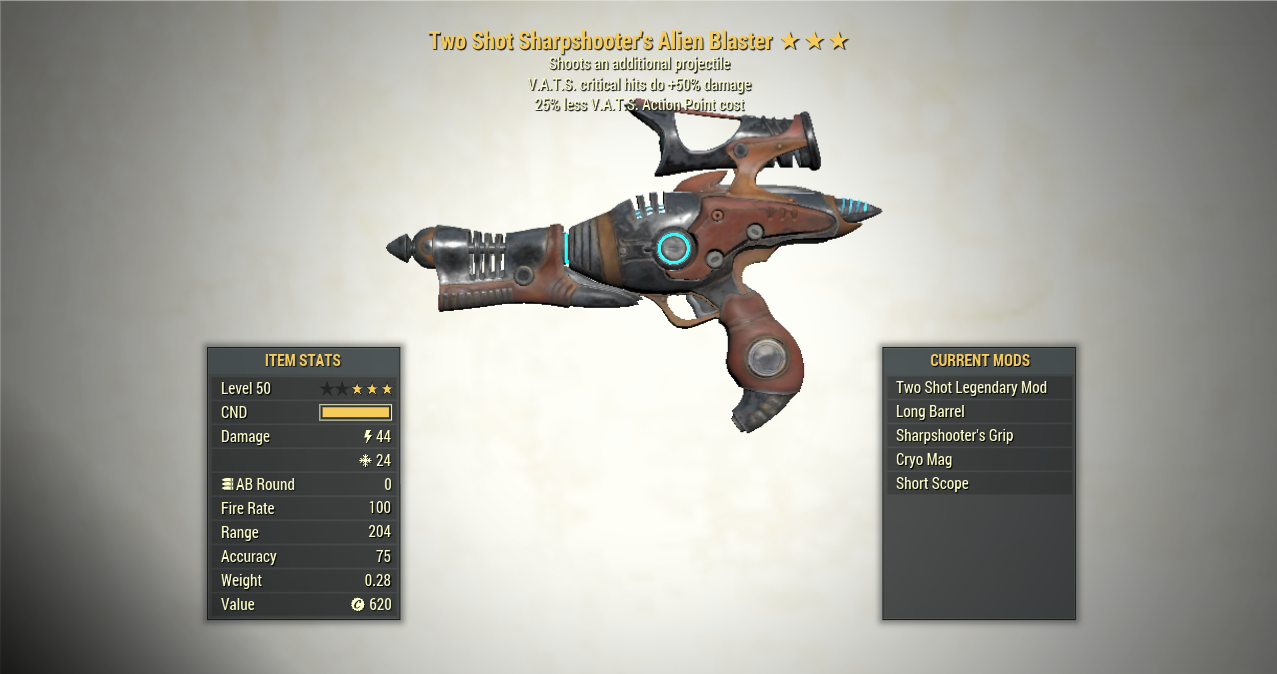Choose the Long Barrel mod row
The height and width of the screenshot is (674, 1277).
click(x=978, y=411)
